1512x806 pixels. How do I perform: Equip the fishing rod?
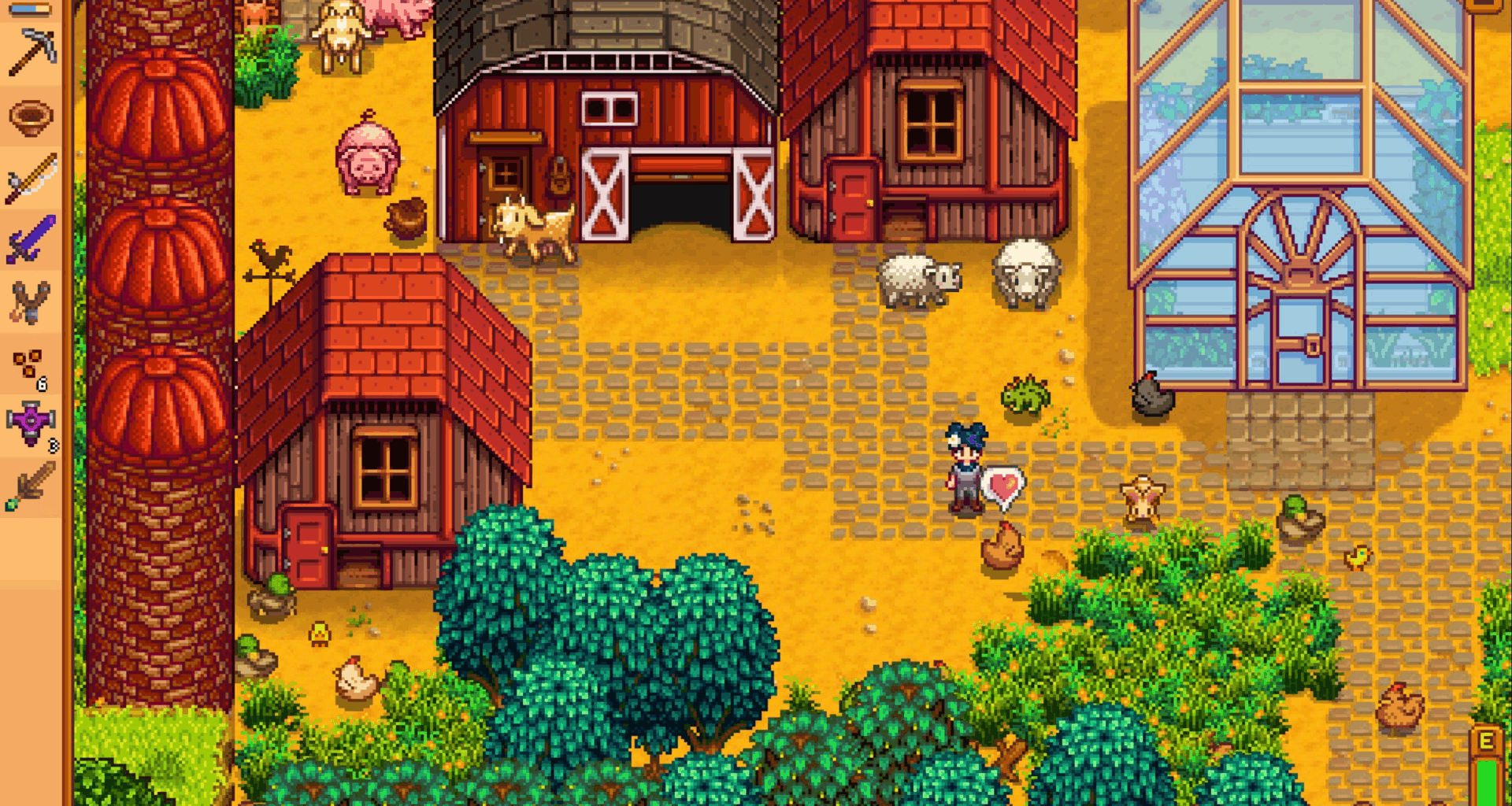point(31,179)
